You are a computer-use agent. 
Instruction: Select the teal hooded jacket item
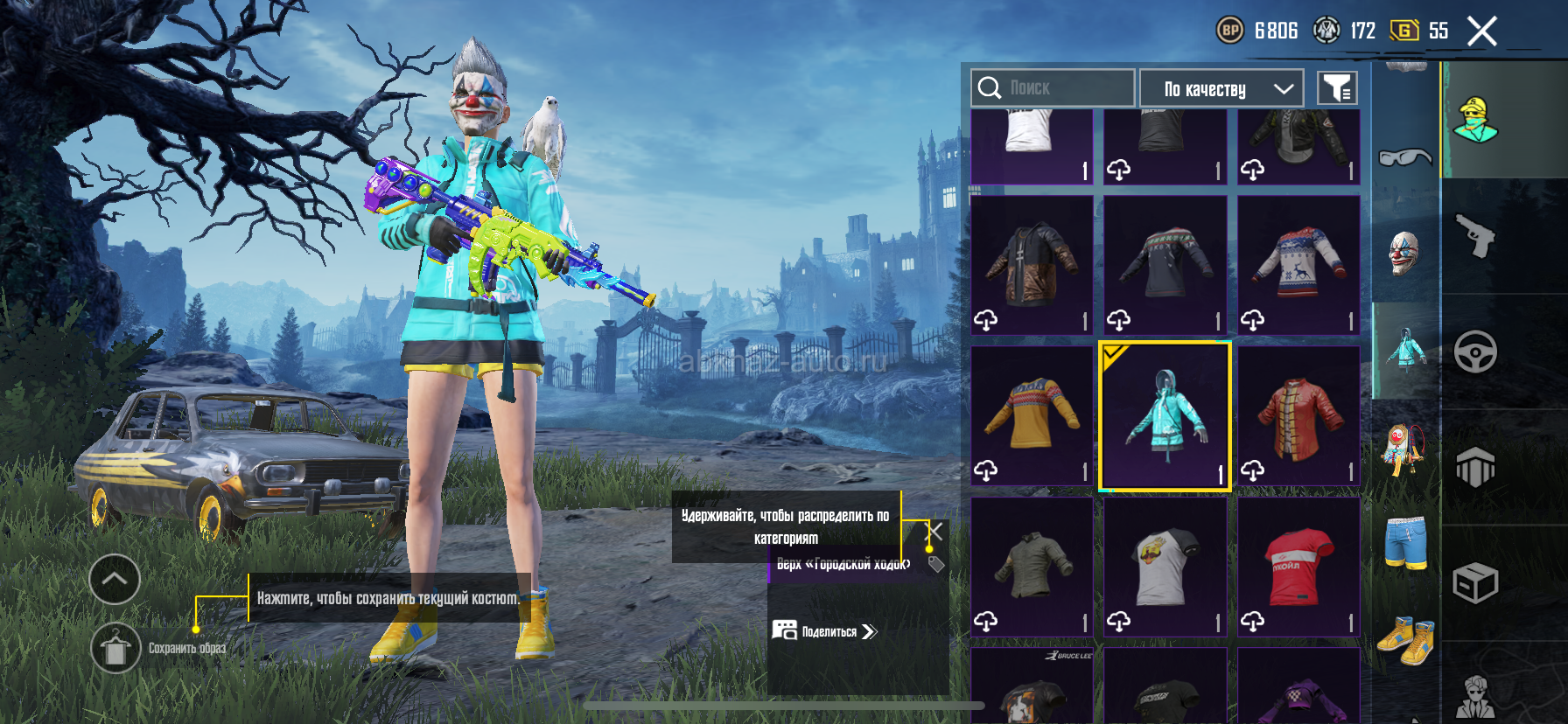pyautogui.click(x=1165, y=416)
